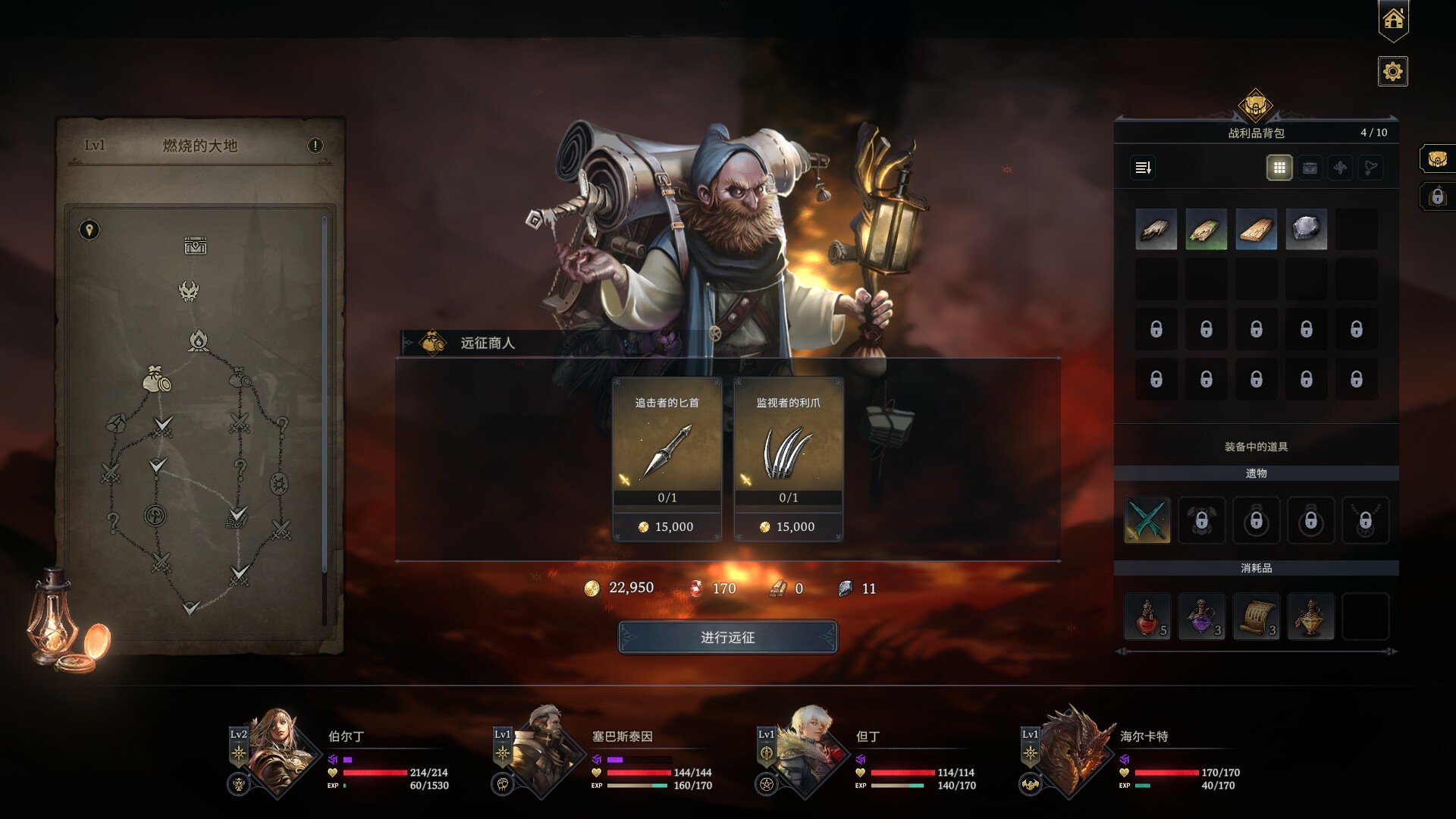Open the gear settings button
The image size is (1456, 819).
(x=1392, y=72)
